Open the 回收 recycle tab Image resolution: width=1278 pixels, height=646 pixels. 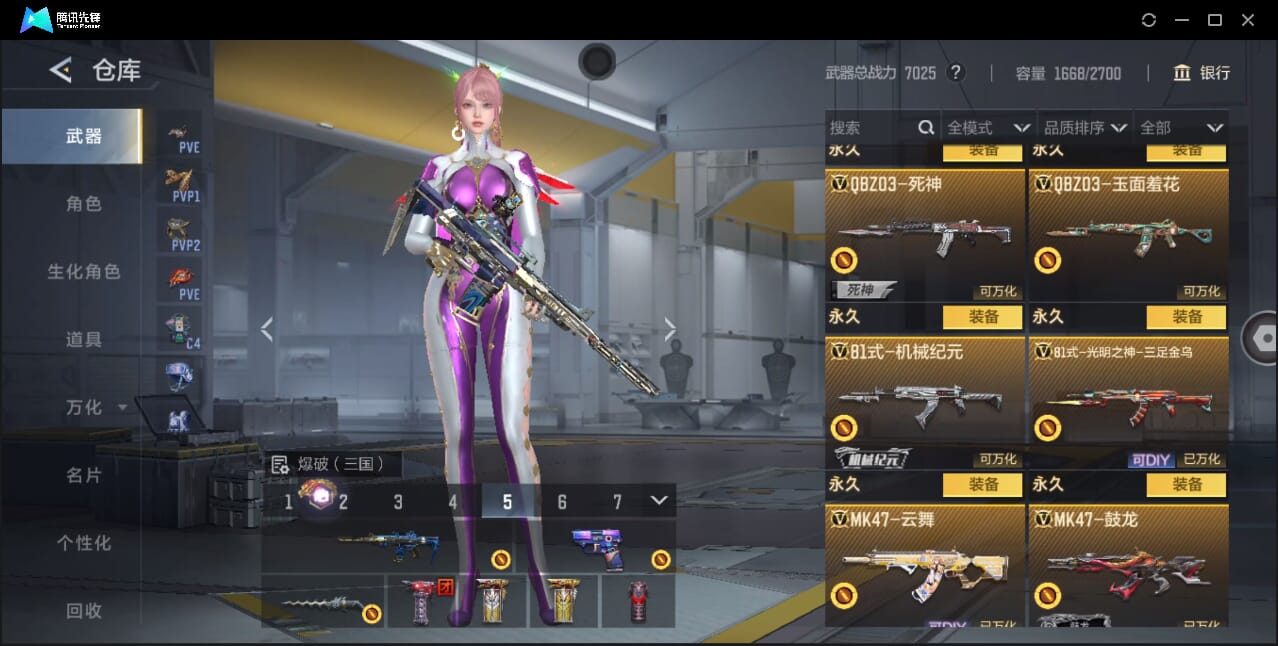(84, 611)
